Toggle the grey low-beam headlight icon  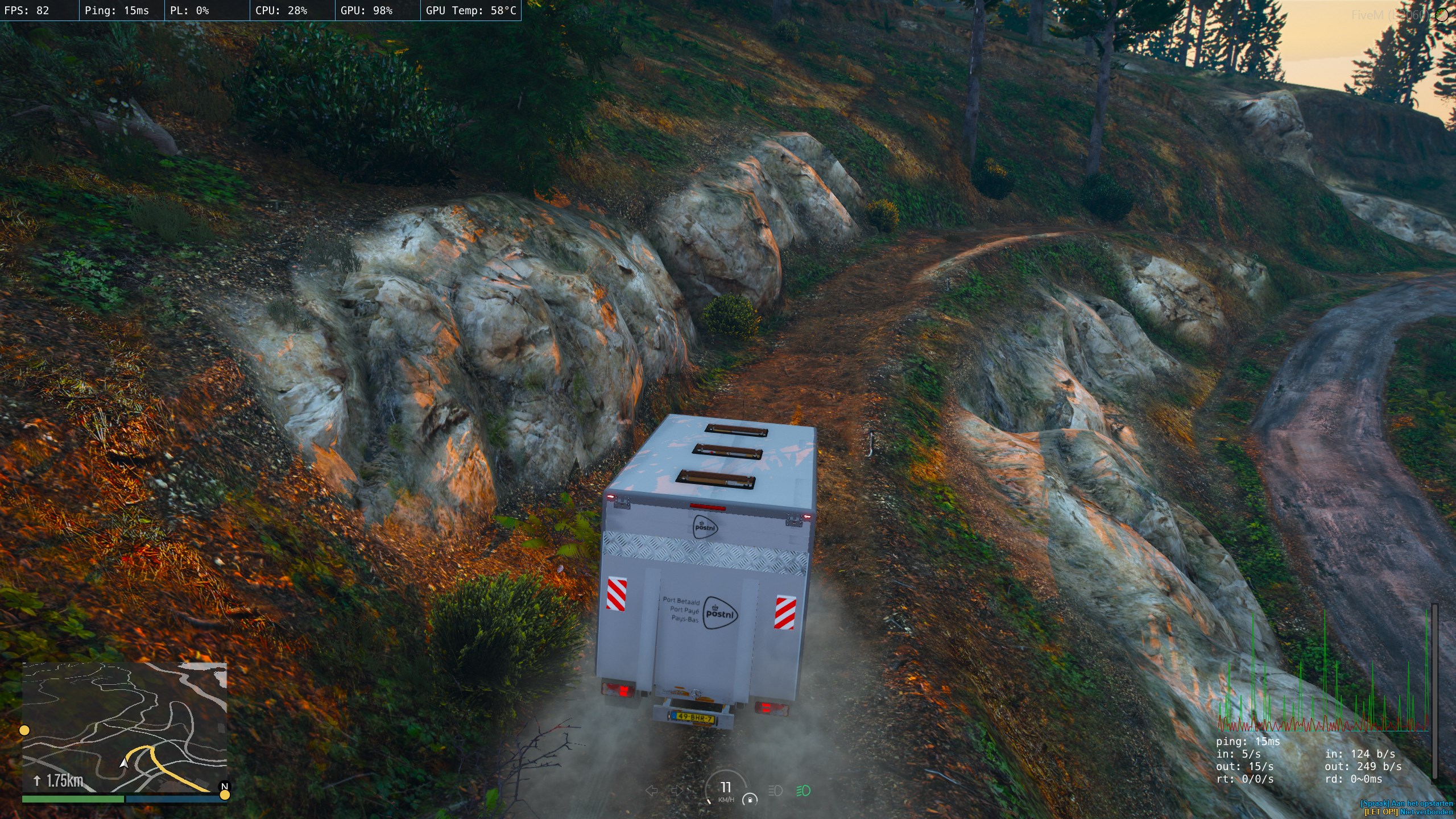pyautogui.click(x=775, y=791)
